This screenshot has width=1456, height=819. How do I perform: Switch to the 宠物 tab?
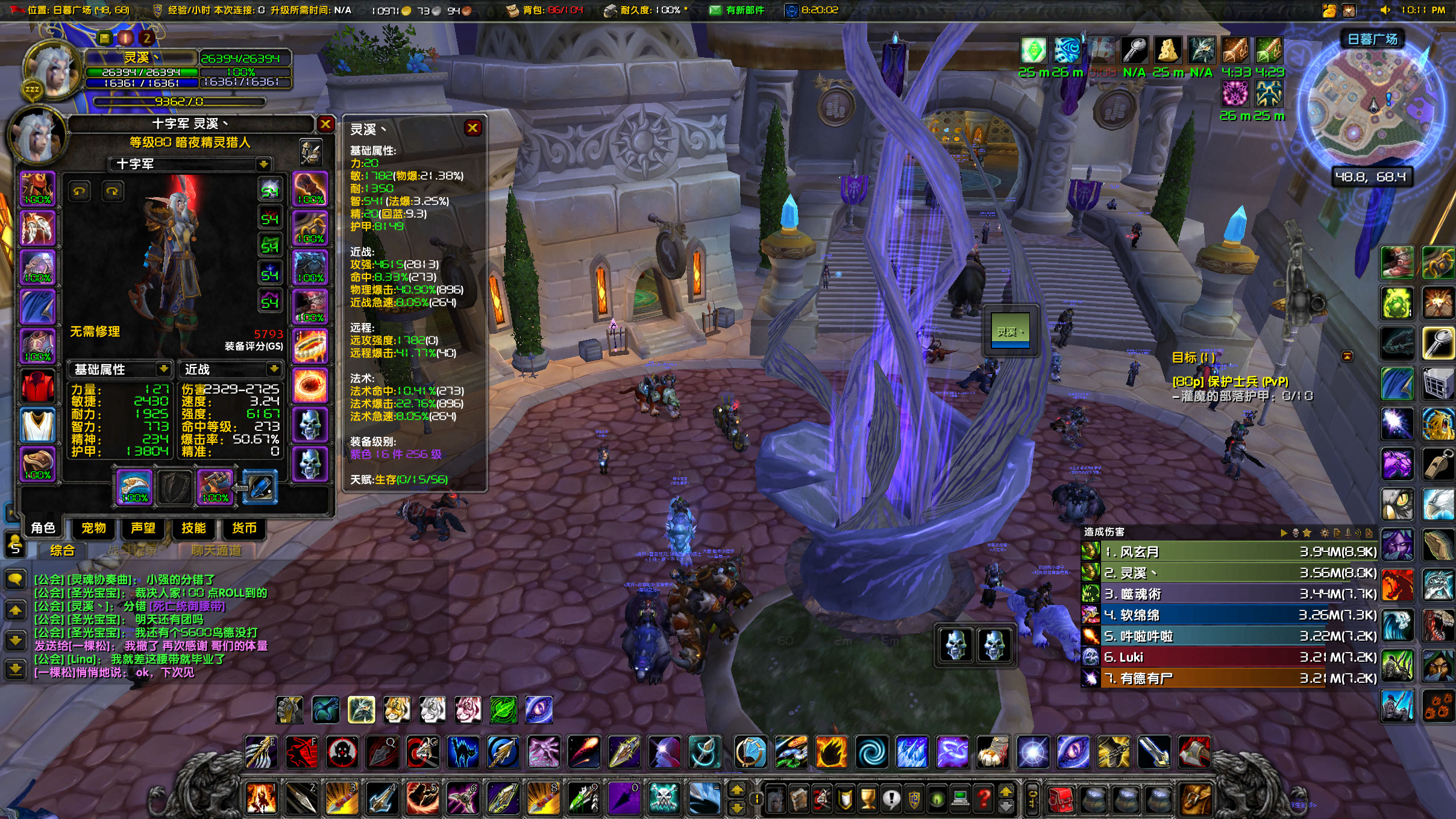[93, 529]
